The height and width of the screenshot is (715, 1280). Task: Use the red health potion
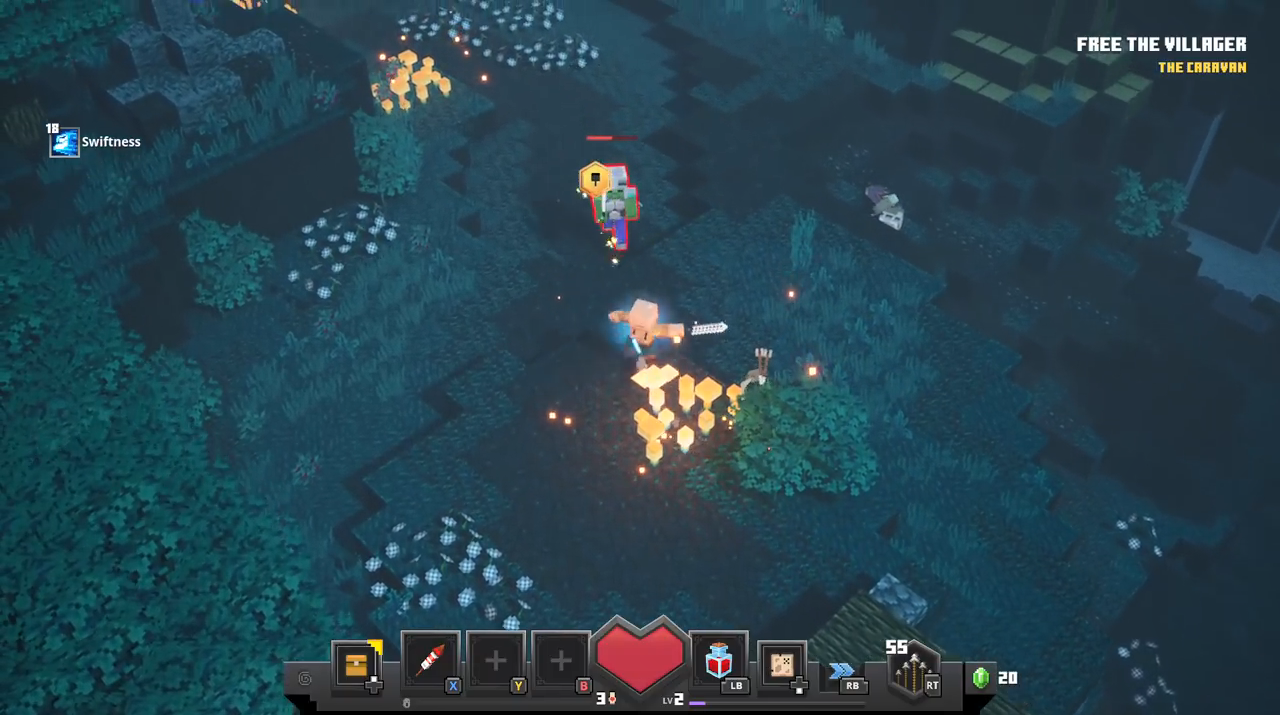(718, 661)
